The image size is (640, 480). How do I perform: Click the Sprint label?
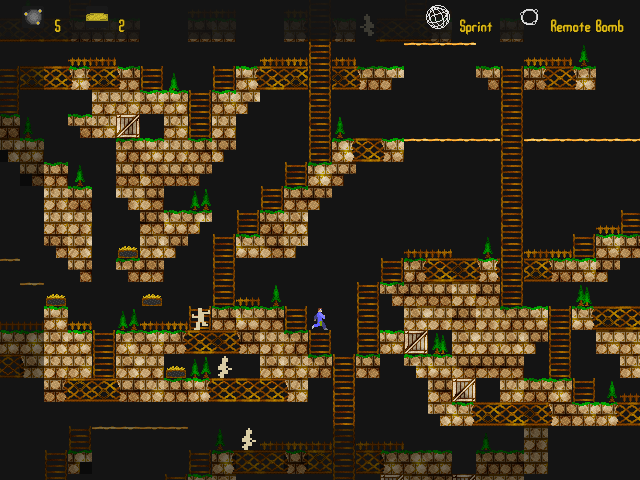(476, 27)
